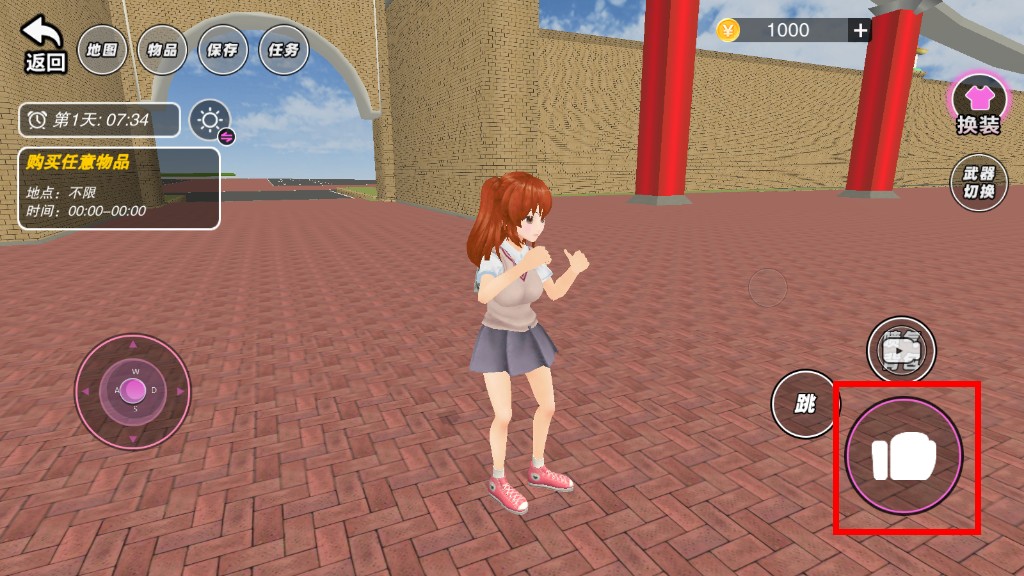Click the pink WASD movement joystick
This screenshot has height=576, width=1024.
[x=133, y=391]
